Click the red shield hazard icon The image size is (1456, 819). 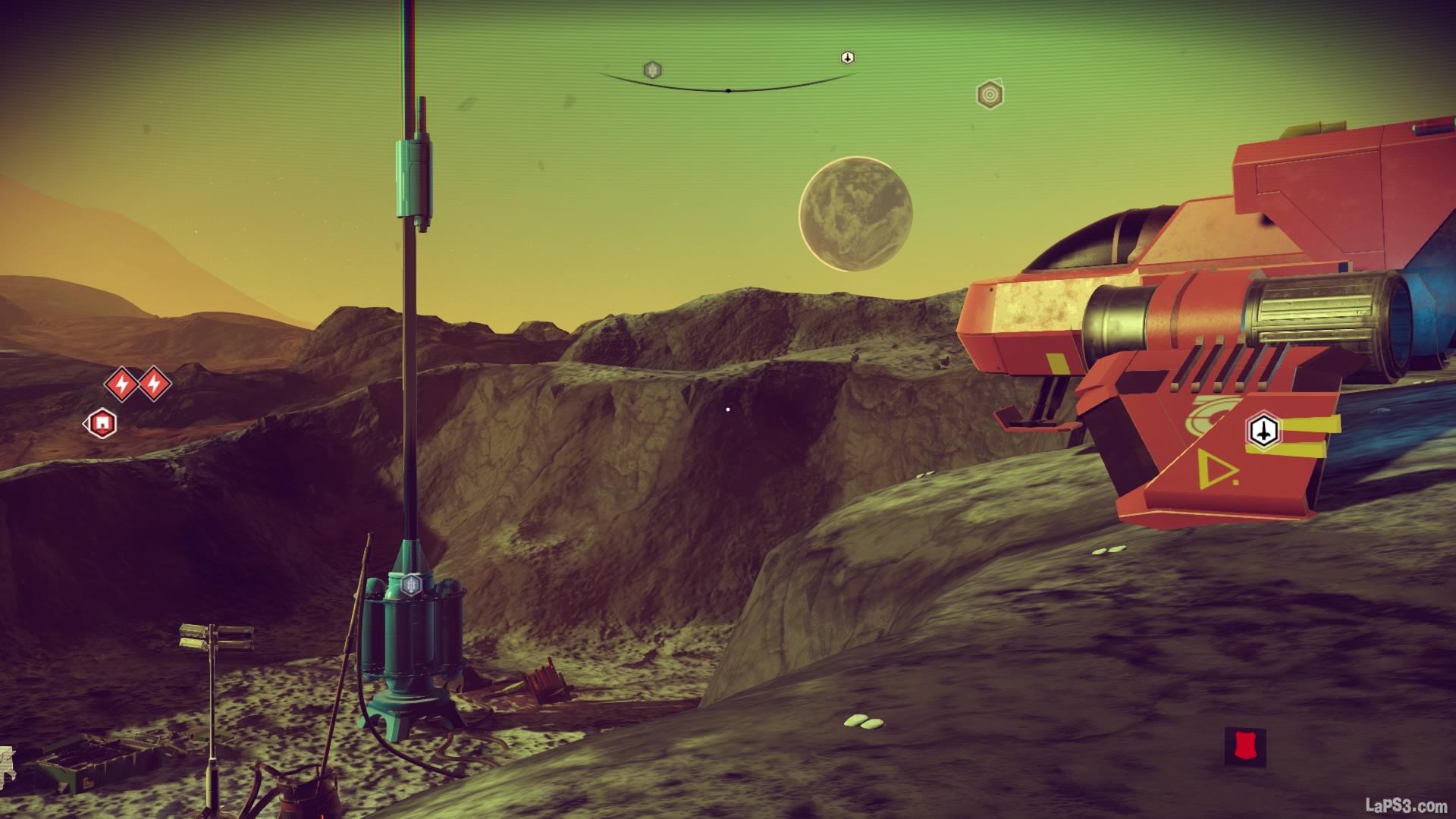click(1244, 746)
